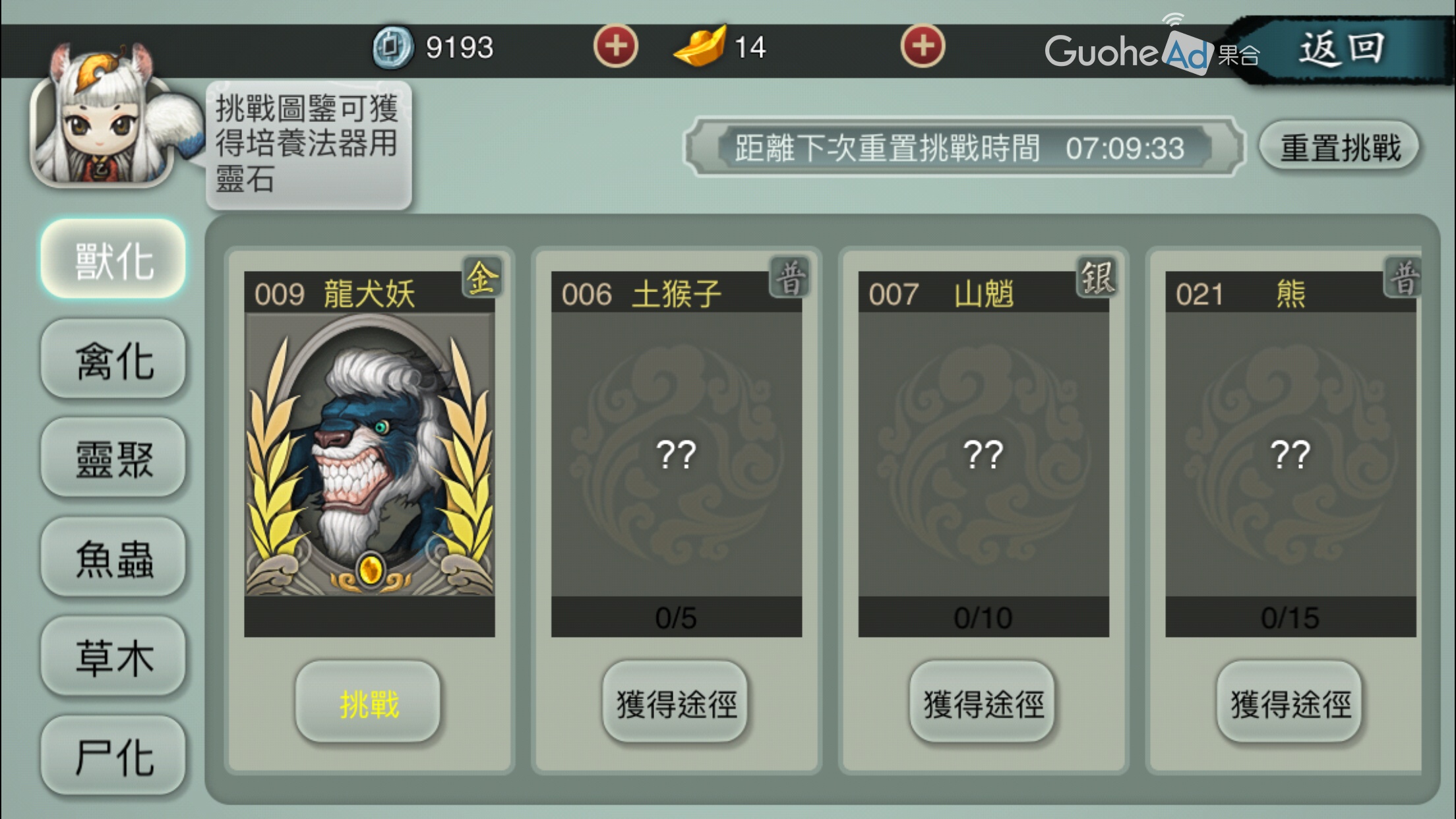The image size is (1456, 819).
Task: Tap the 0/15 progress bar on 熊 card
Action: click(x=1290, y=618)
